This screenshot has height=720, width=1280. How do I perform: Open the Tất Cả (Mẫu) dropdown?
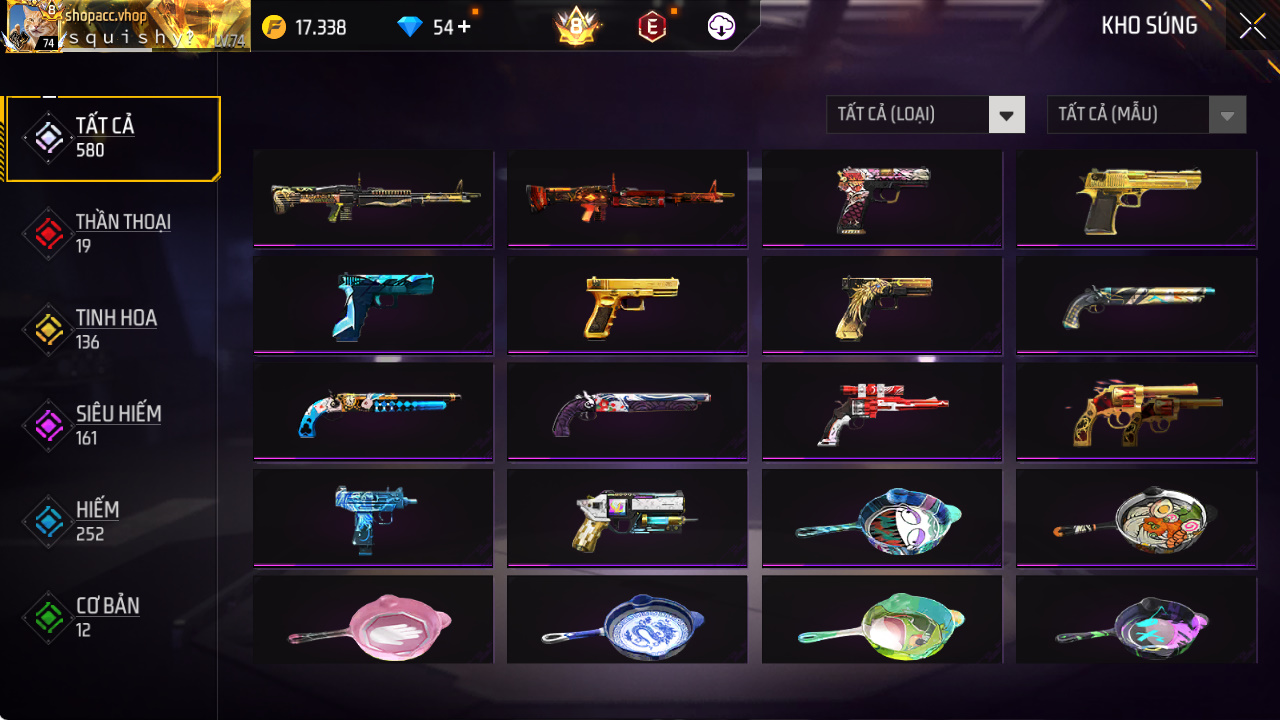point(1145,115)
